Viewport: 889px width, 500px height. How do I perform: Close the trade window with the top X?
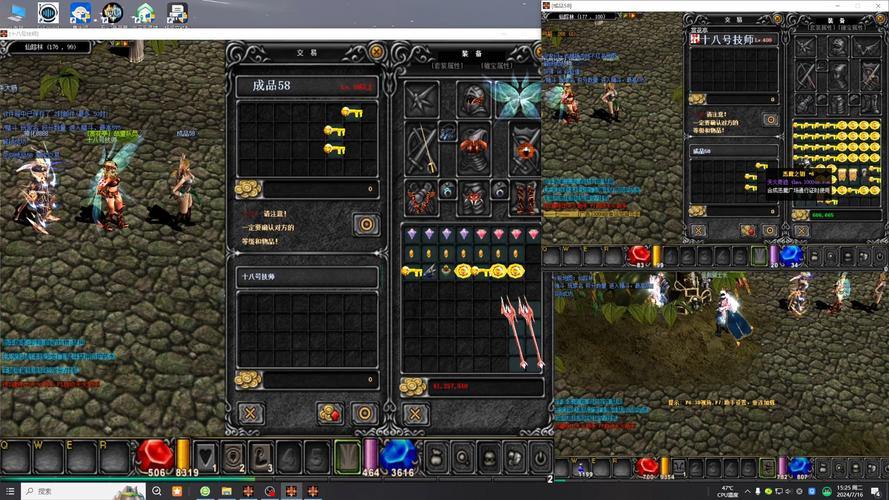pos(376,51)
